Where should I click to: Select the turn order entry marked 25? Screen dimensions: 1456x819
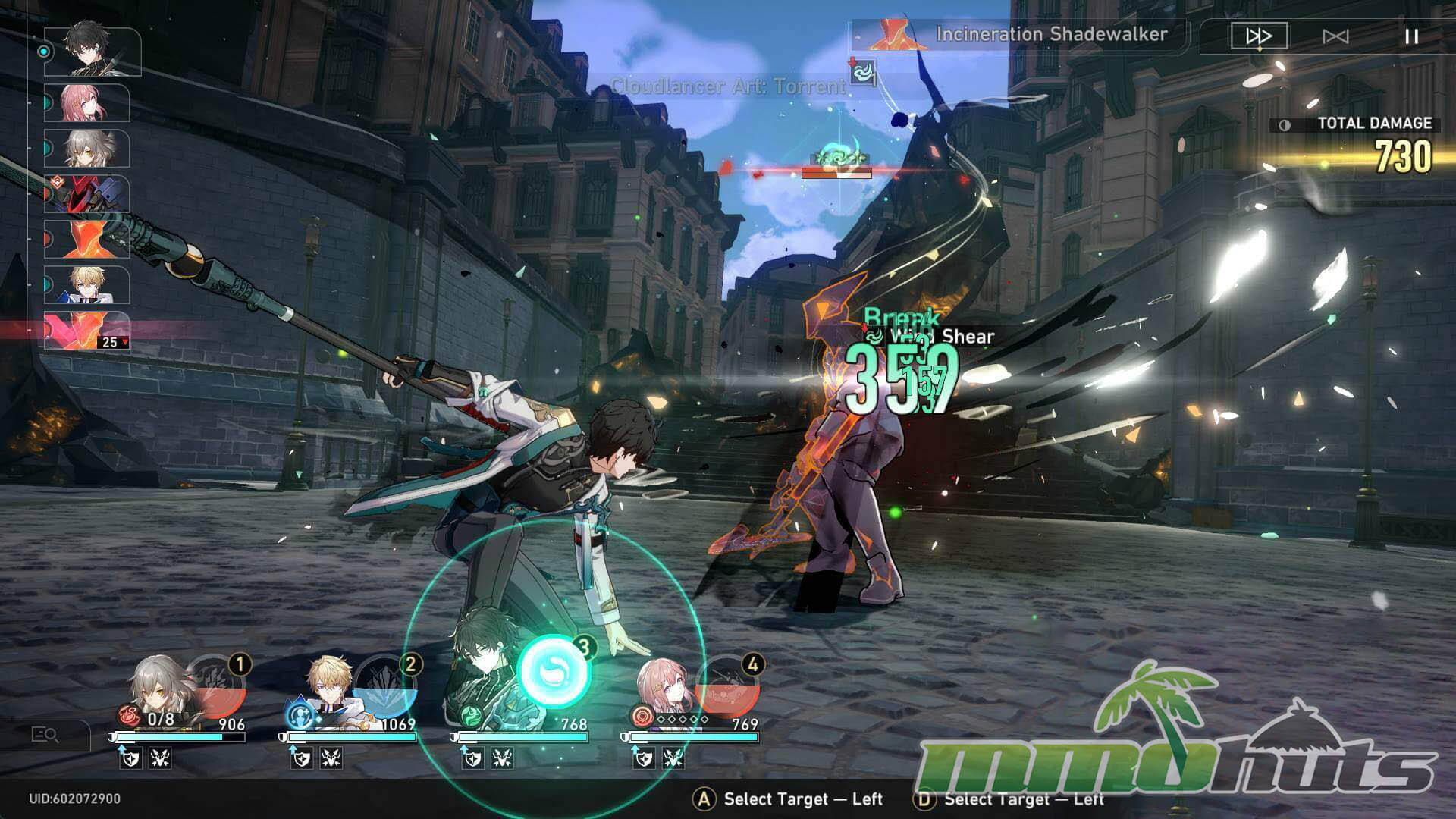[87, 331]
